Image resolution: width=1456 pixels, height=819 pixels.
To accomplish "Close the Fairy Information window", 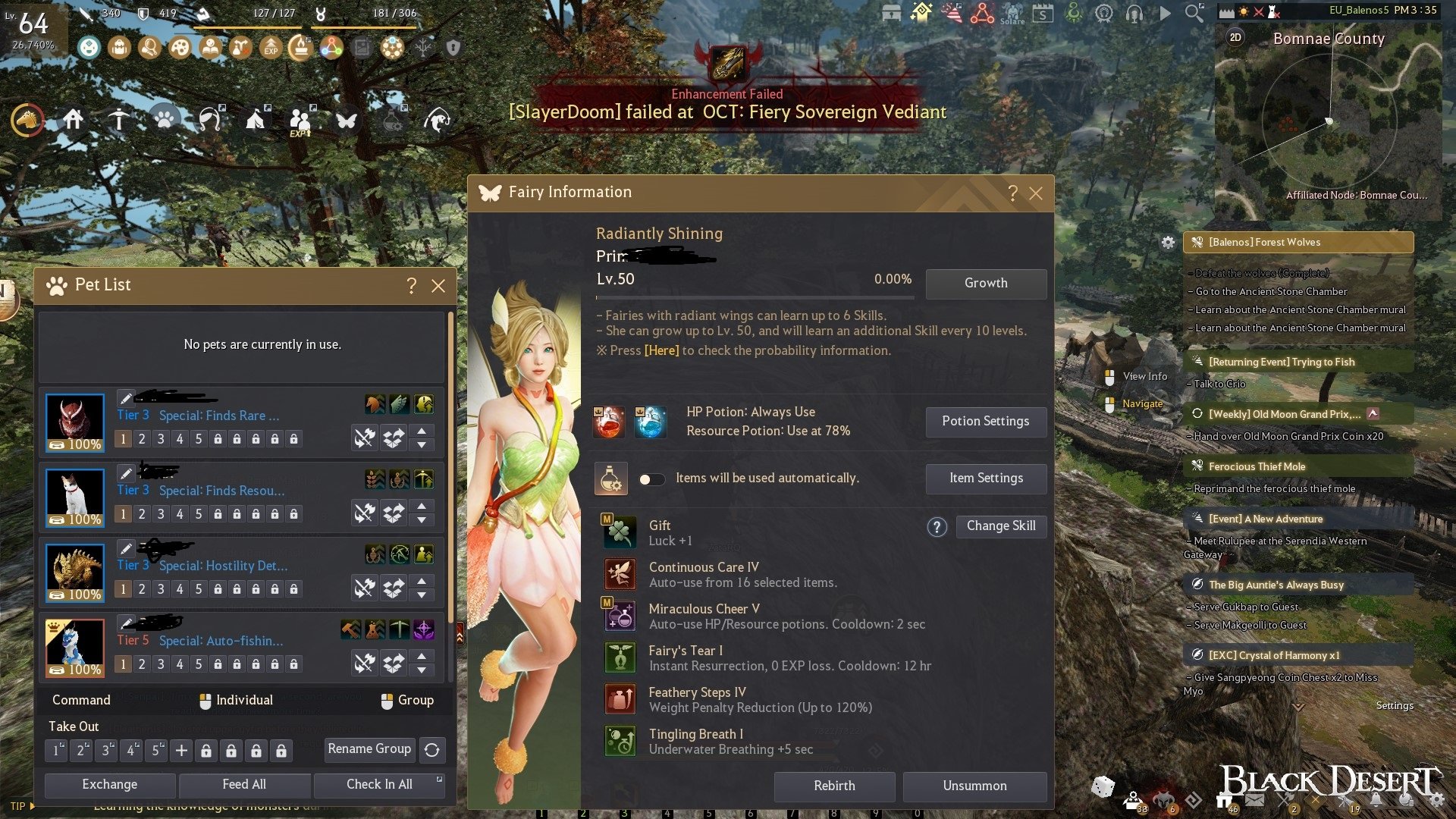I will (1036, 193).
